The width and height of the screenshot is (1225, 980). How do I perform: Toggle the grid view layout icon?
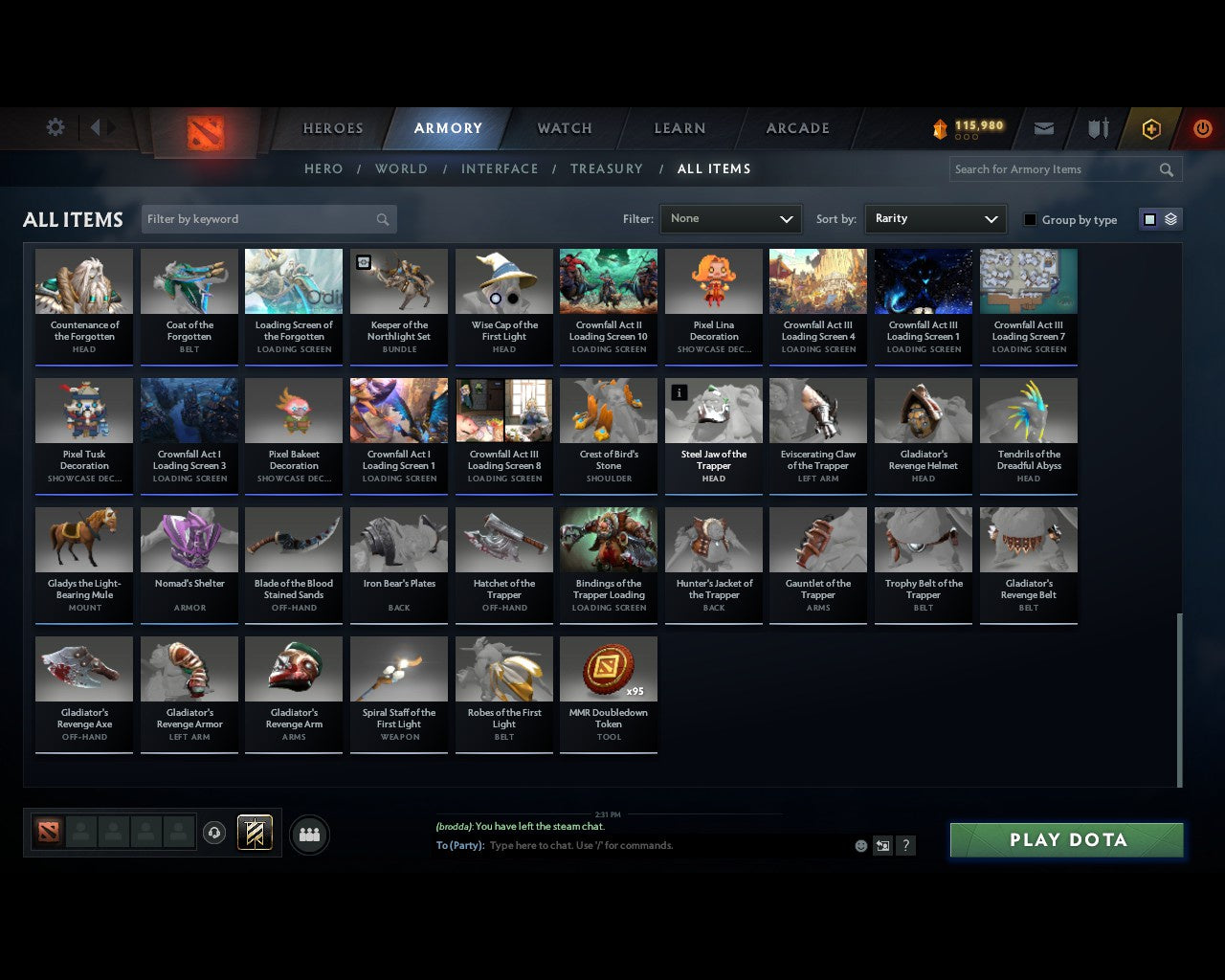point(1148,218)
